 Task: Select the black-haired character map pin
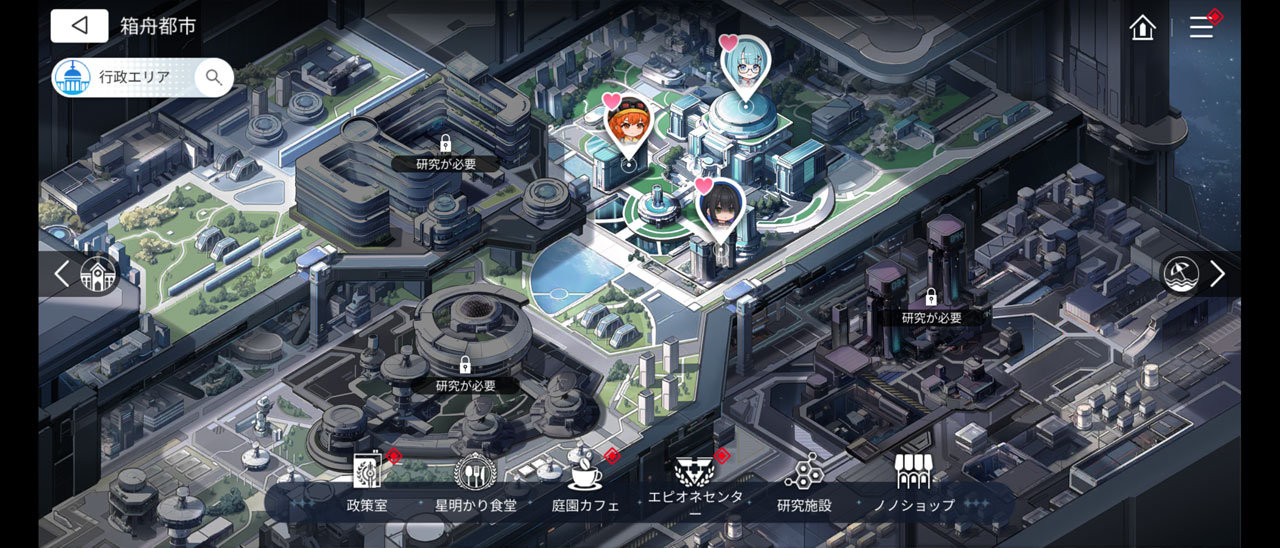pyautogui.click(x=720, y=207)
